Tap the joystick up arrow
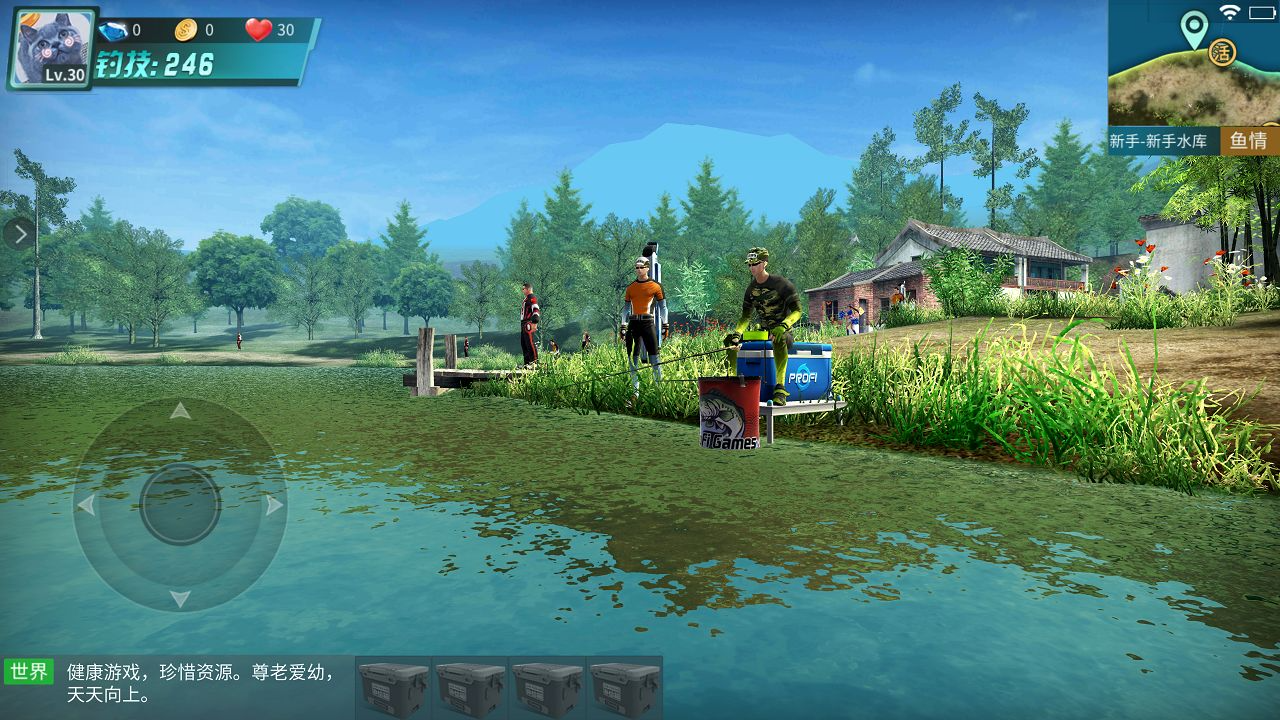Image resolution: width=1280 pixels, height=720 pixels. tap(180, 411)
